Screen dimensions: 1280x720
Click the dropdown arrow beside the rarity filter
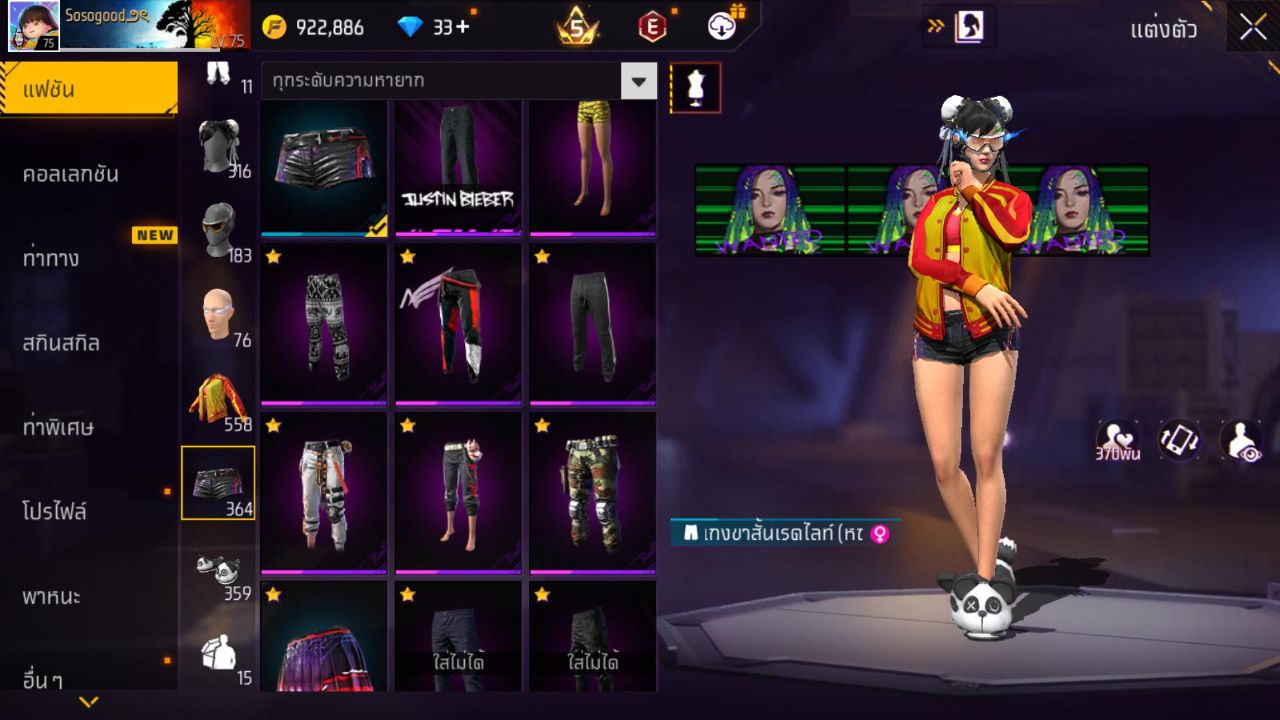click(x=640, y=81)
